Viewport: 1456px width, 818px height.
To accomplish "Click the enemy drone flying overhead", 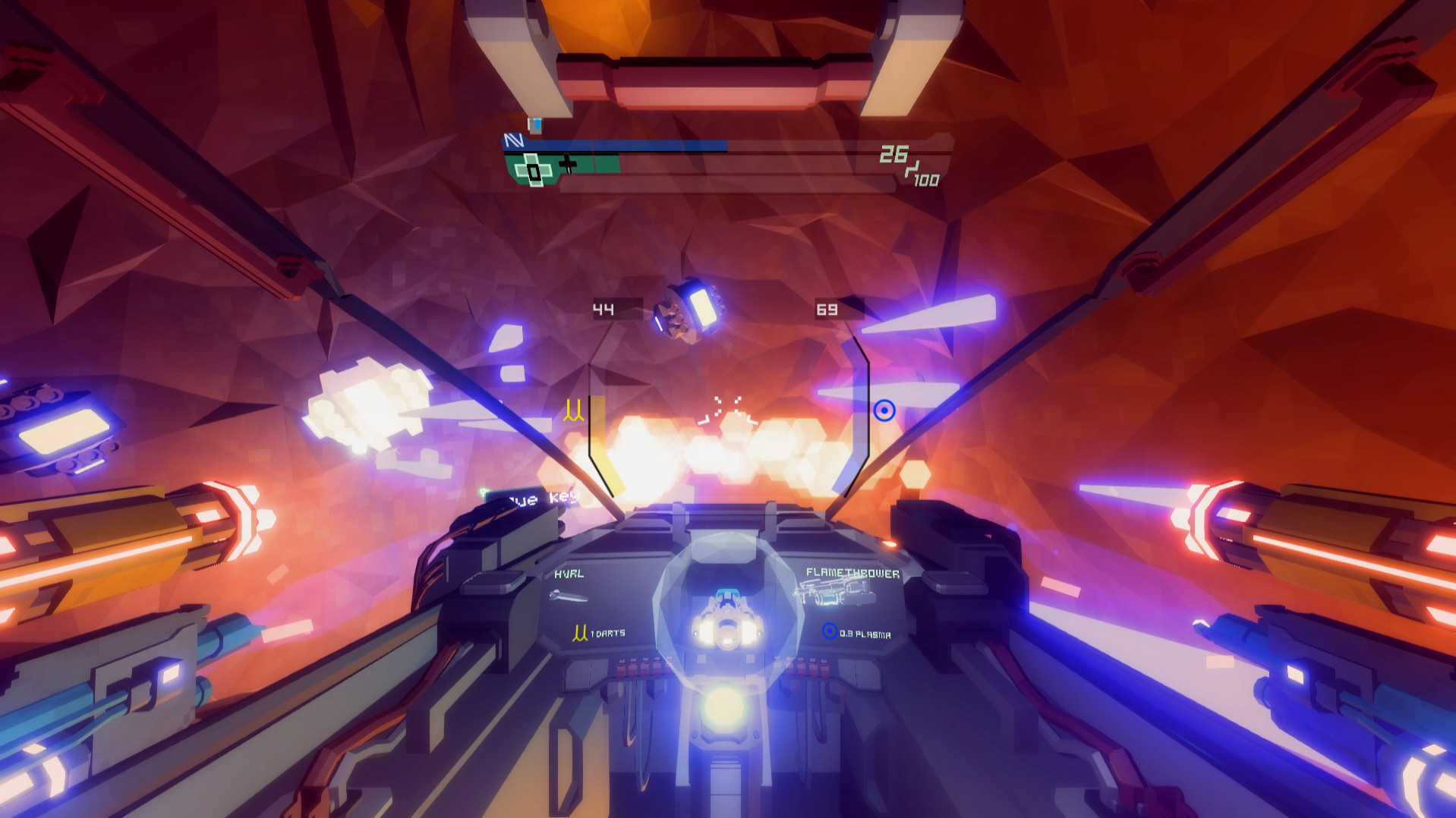I will 687,307.
